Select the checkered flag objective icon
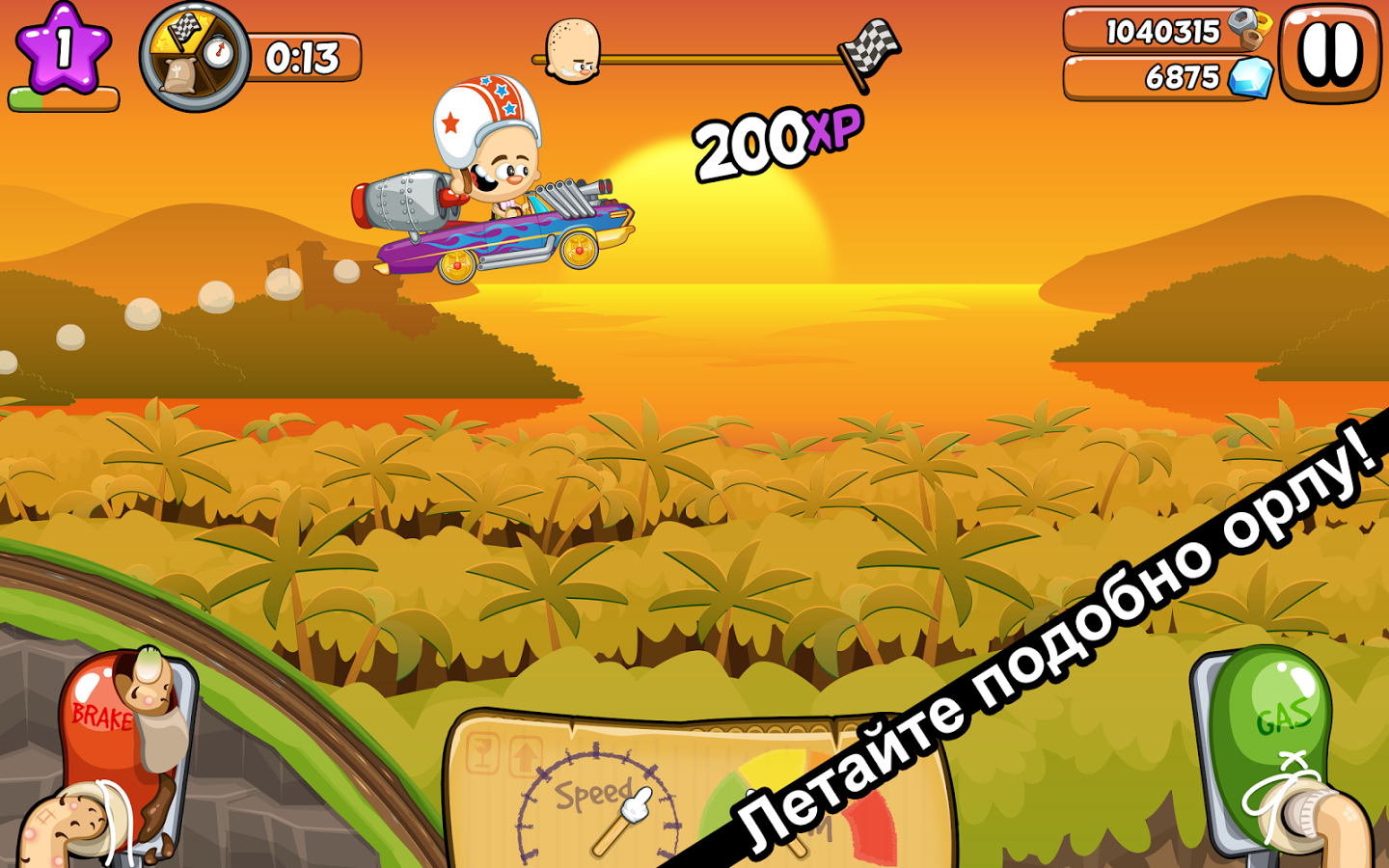The height and width of the screenshot is (868, 1389). pyautogui.click(x=184, y=31)
